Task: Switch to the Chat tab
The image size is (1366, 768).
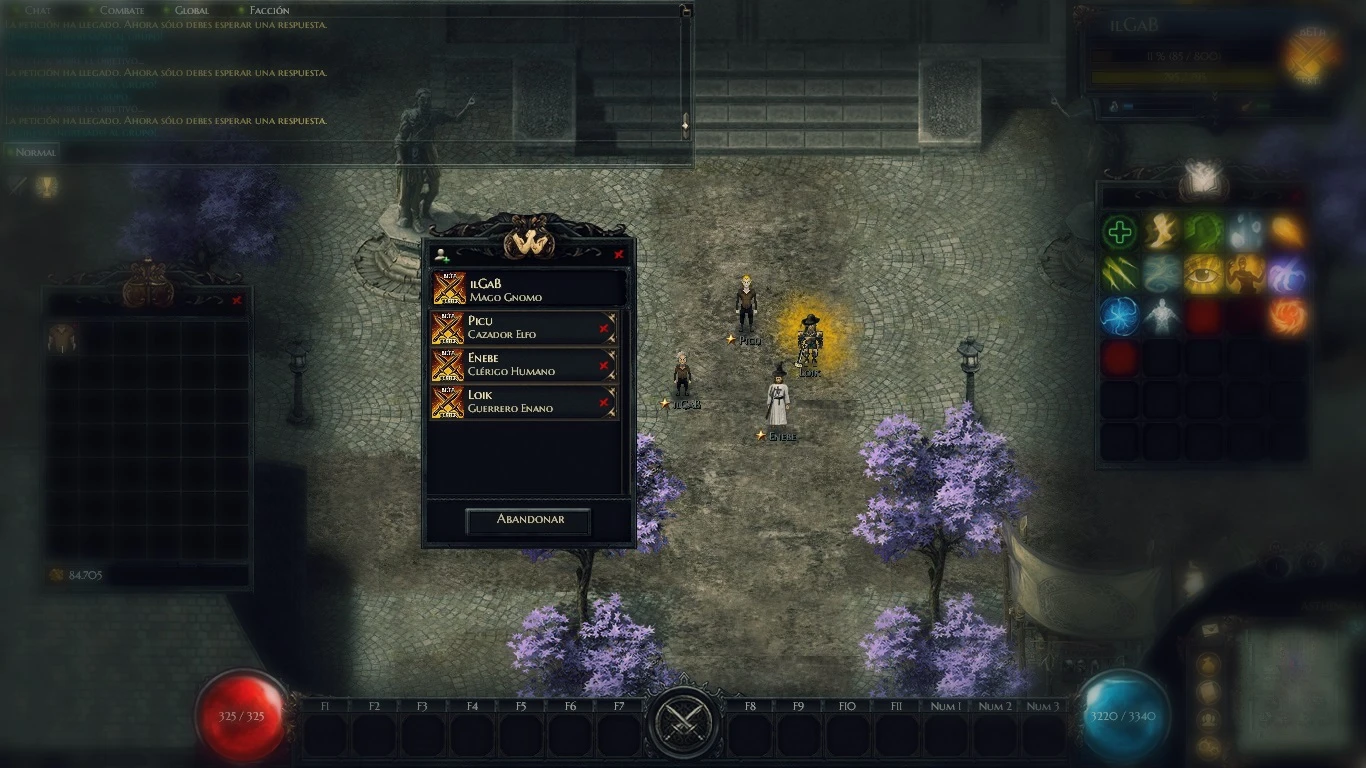Action: [37, 11]
